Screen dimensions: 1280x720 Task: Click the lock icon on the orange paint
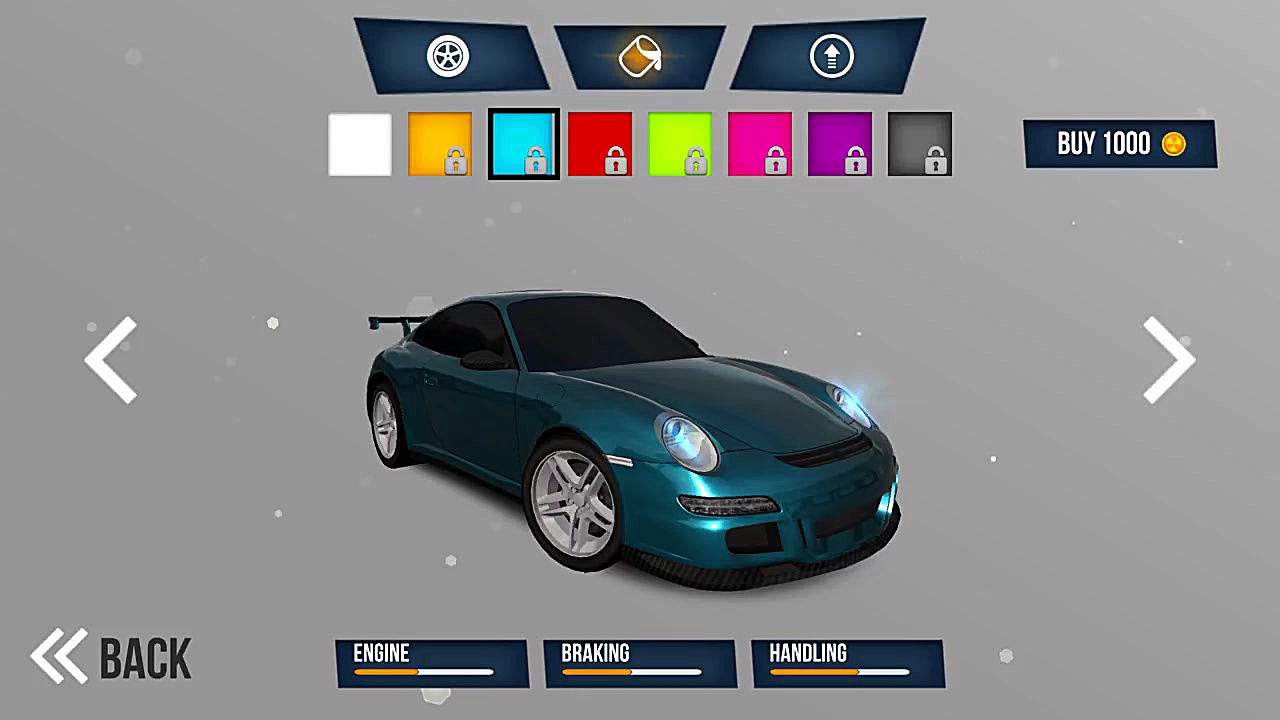click(455, 159)
